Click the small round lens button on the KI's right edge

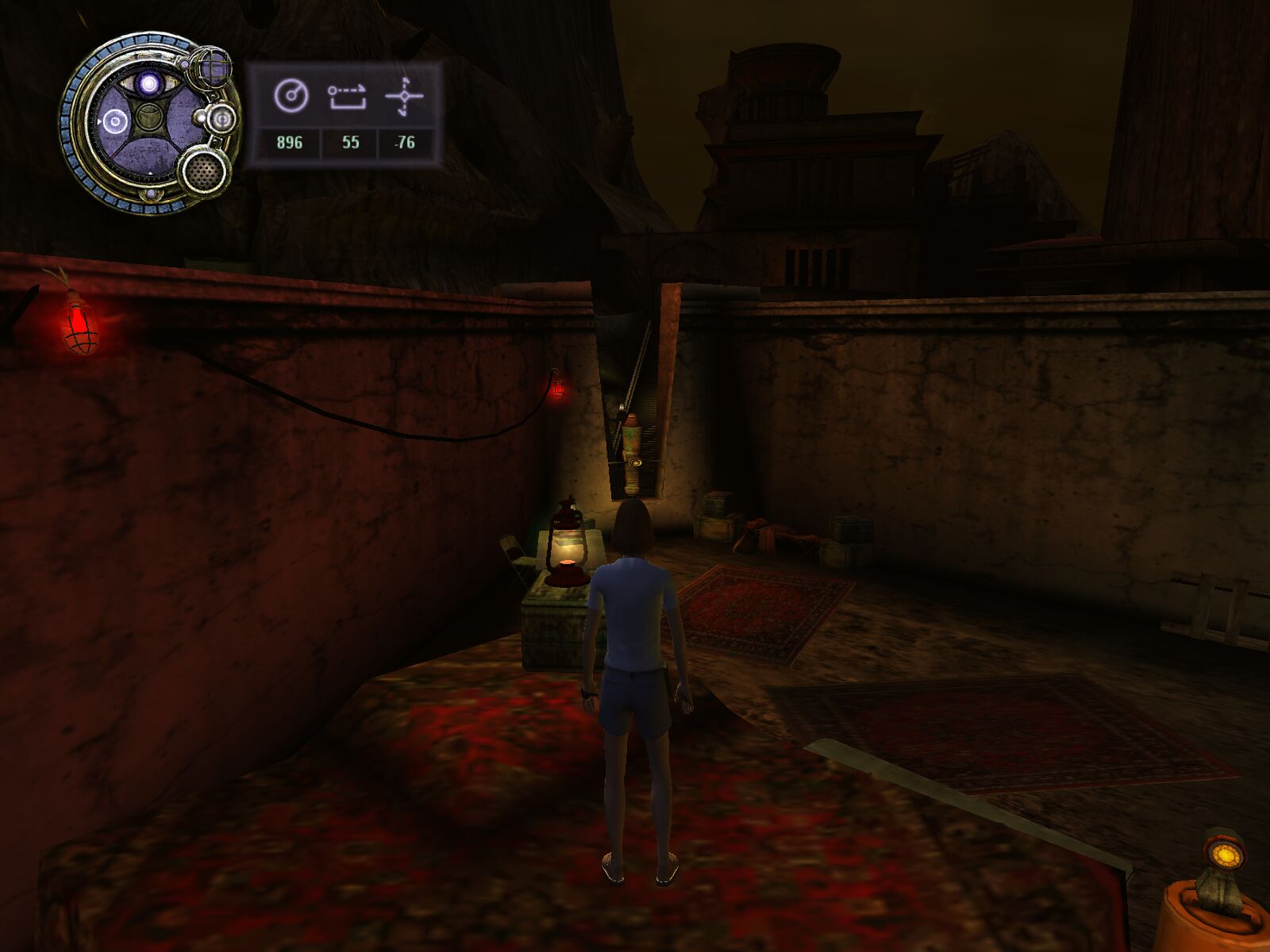[221, 118]
